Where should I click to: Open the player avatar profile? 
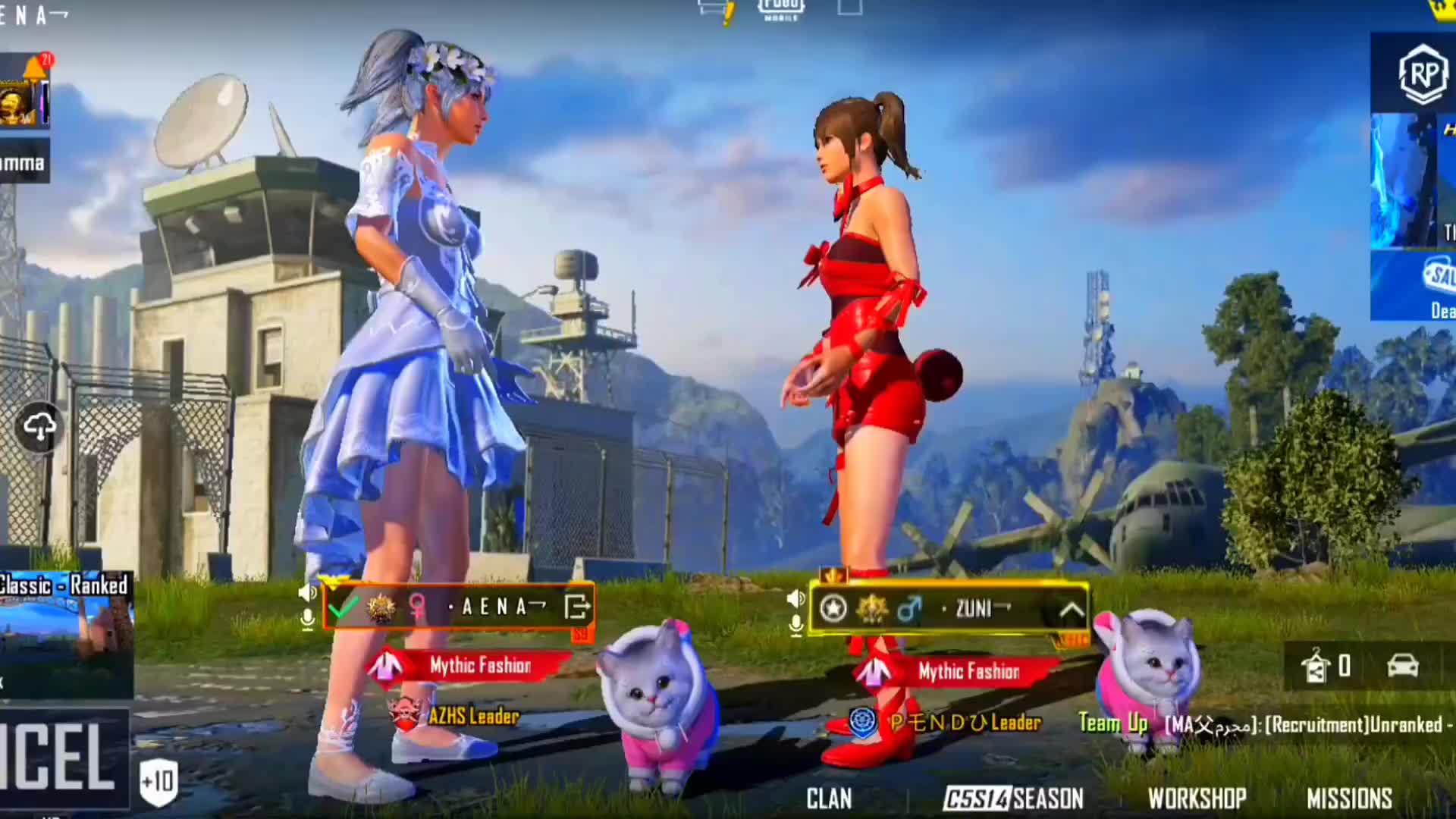click(20, 101)
